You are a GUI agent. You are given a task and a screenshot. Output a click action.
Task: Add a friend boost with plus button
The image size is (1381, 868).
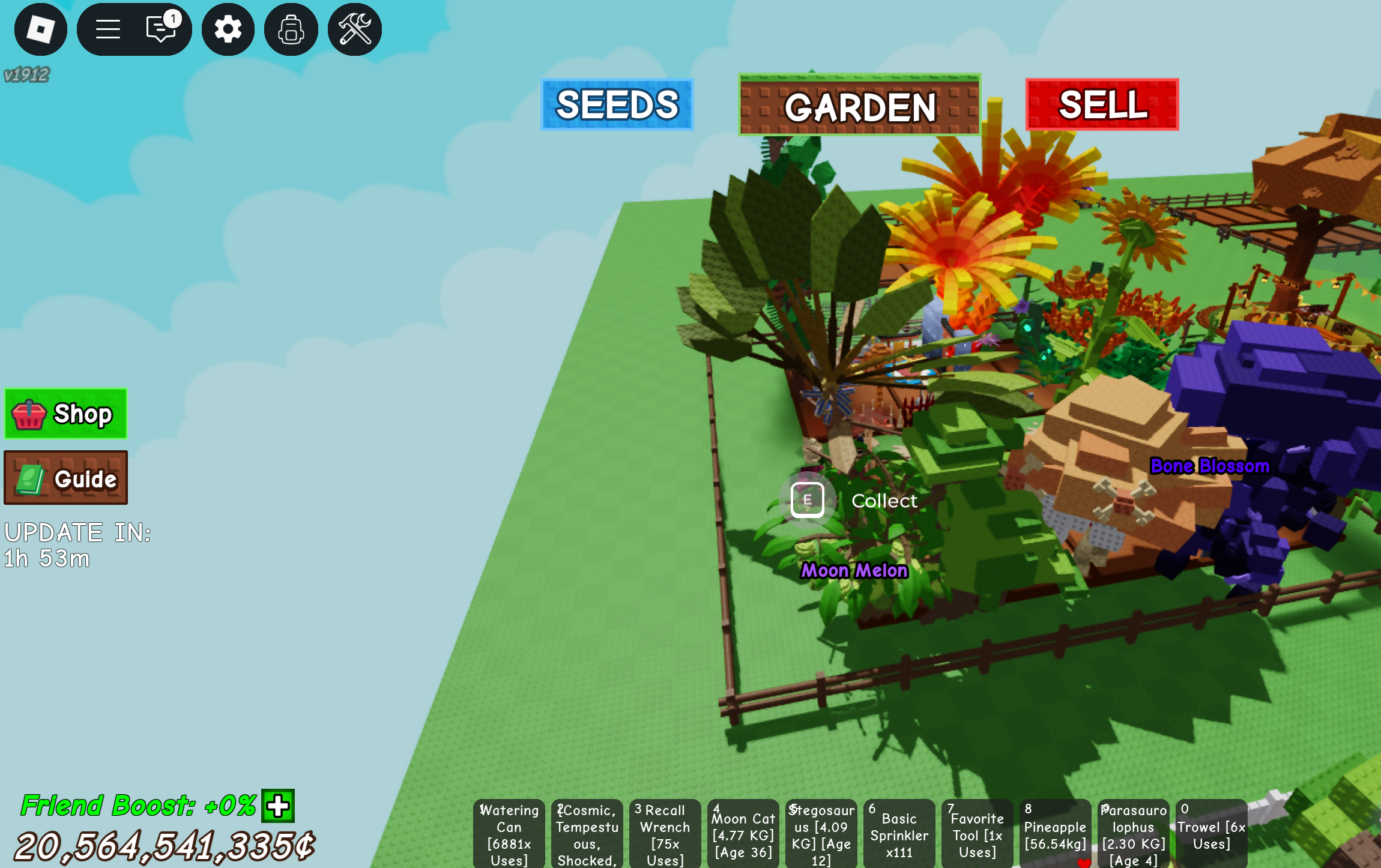coord(278,806)
